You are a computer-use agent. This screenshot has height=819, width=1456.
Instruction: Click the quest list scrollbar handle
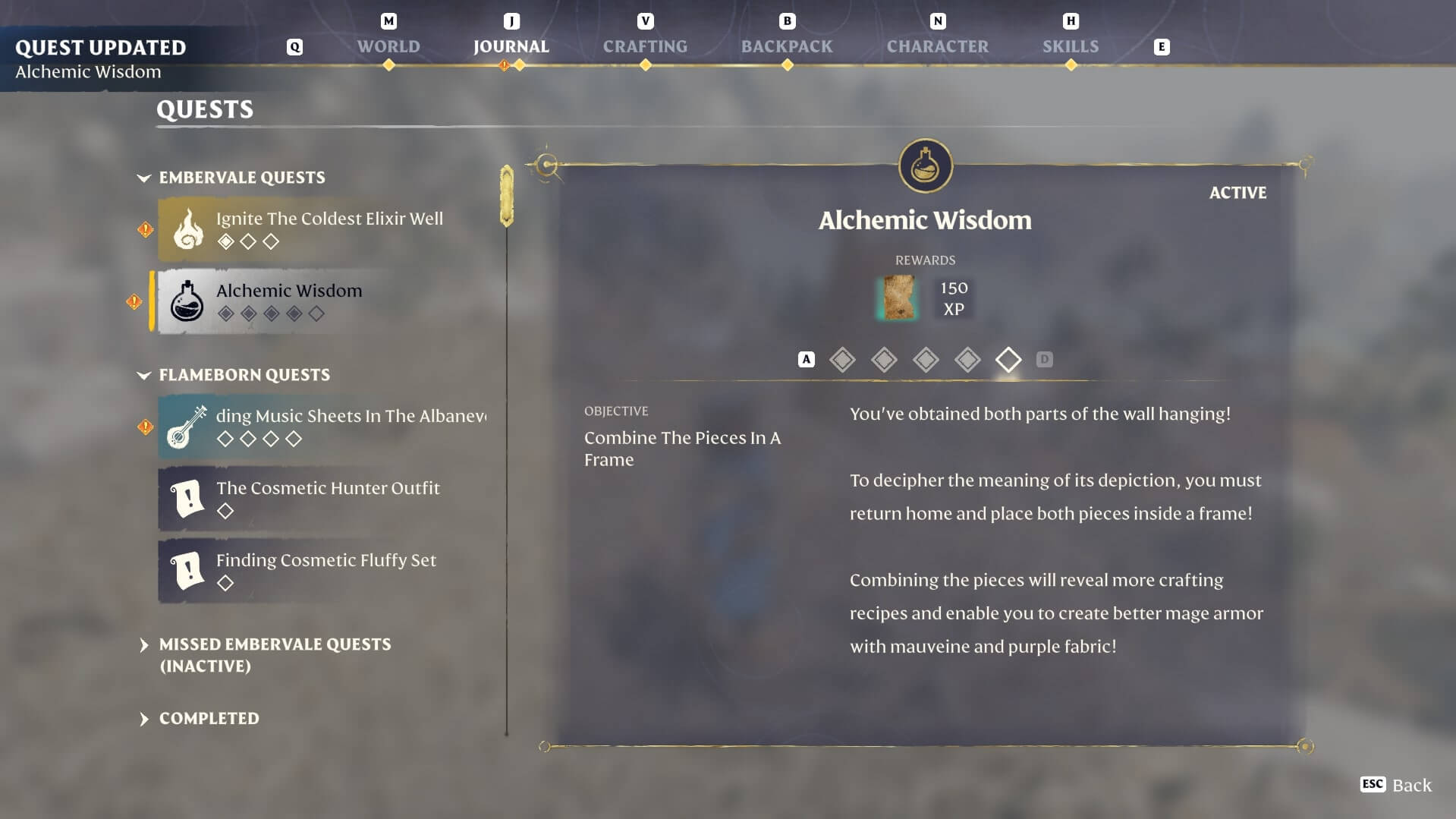[507, 196]
